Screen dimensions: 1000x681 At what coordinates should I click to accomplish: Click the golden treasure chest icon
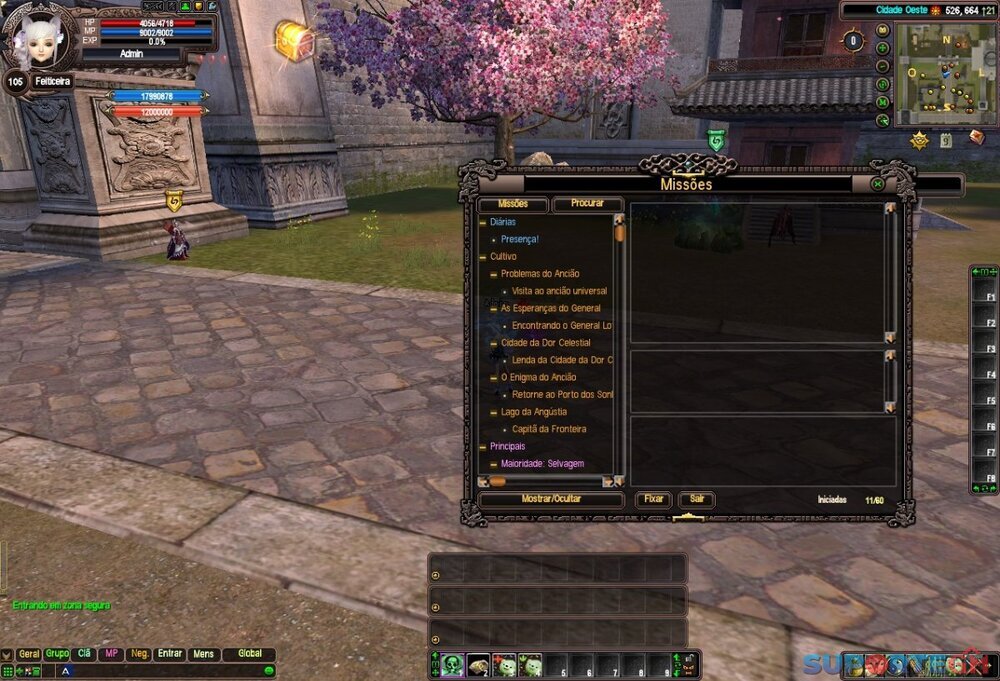pyautogui.click(x=294, y=40)
